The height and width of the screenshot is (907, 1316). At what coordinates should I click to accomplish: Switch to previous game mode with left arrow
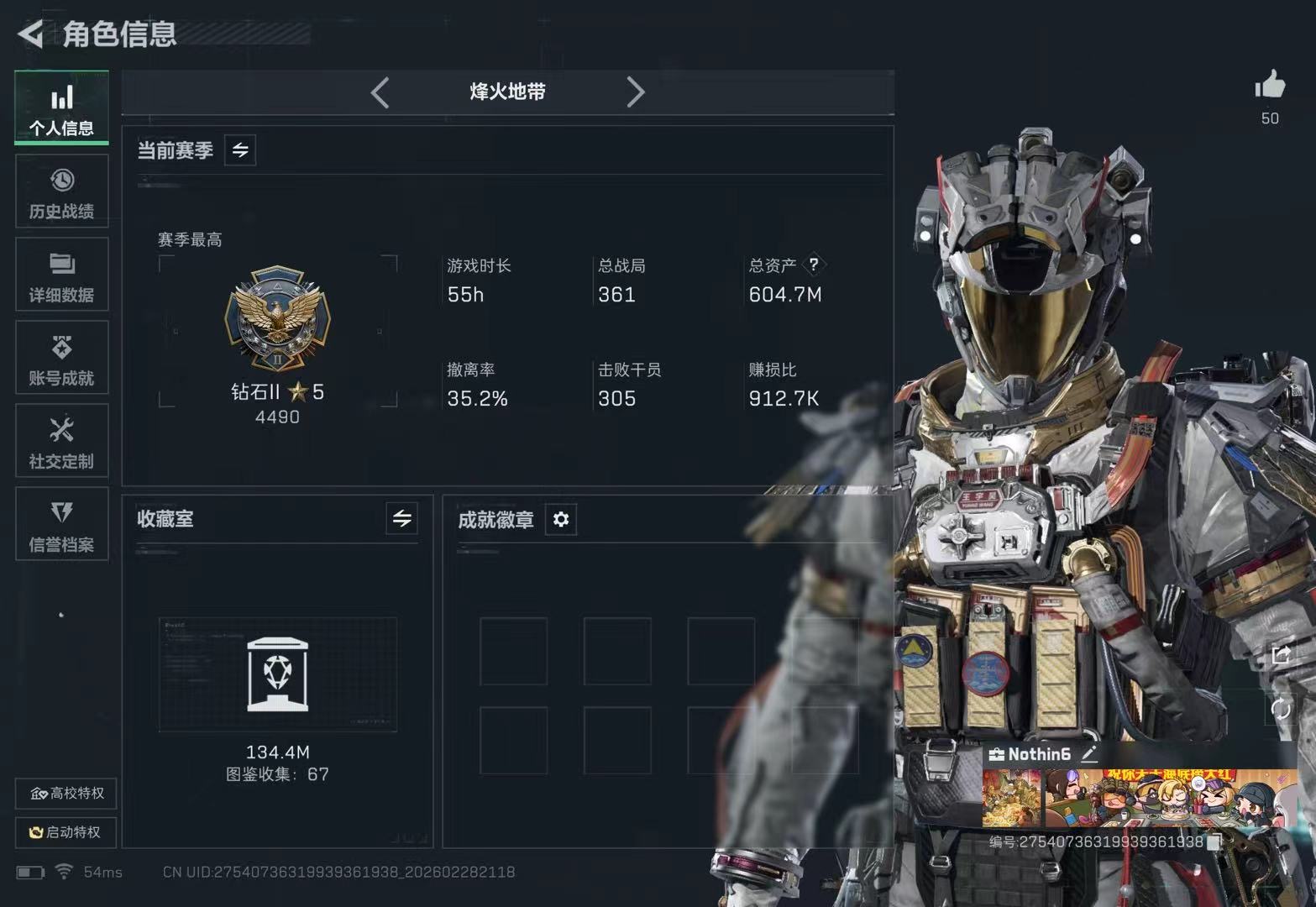click(380, 92)
